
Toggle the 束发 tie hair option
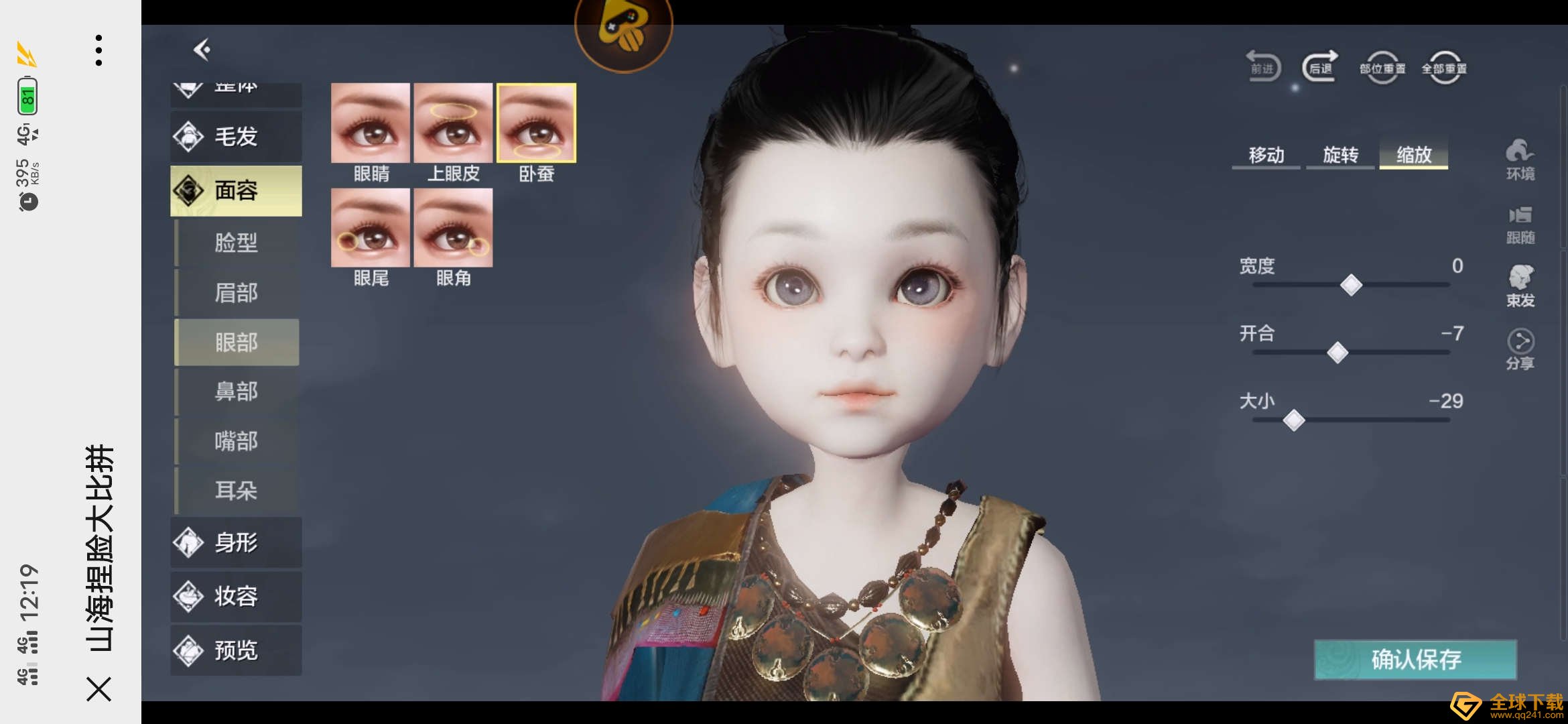1520,286
